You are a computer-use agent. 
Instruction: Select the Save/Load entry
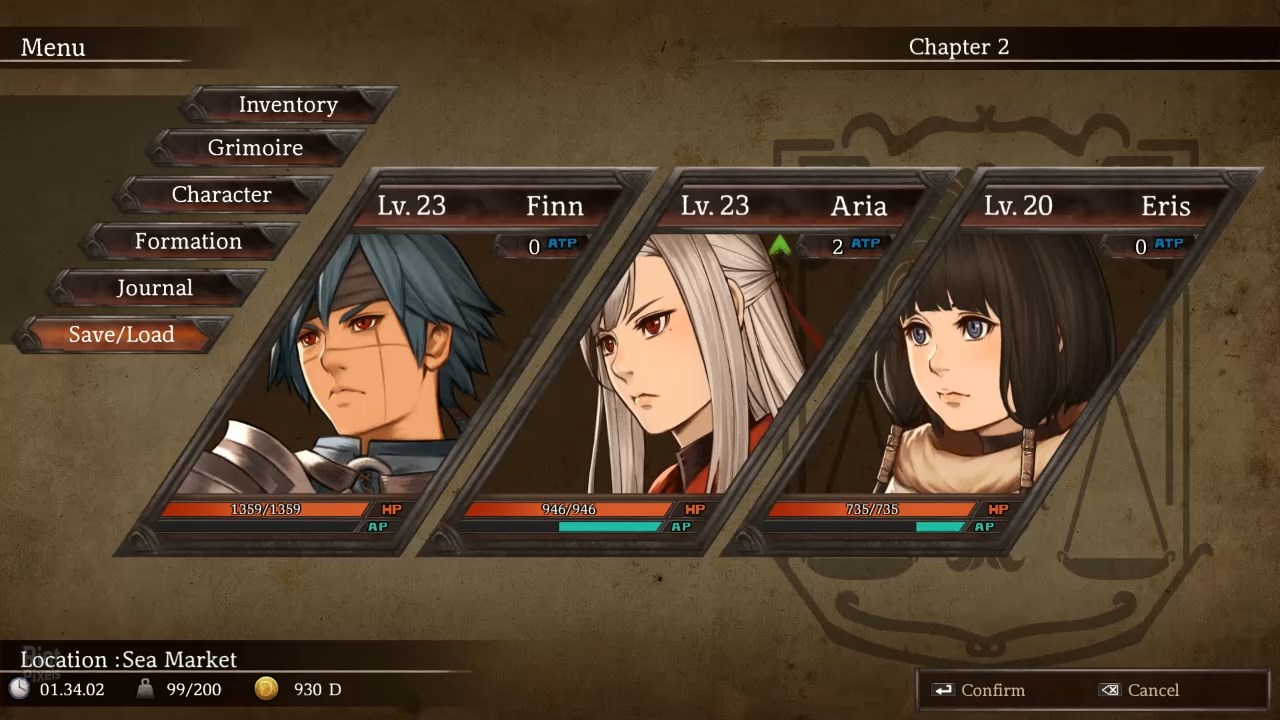pyautogui.click(x=121, y=335)
